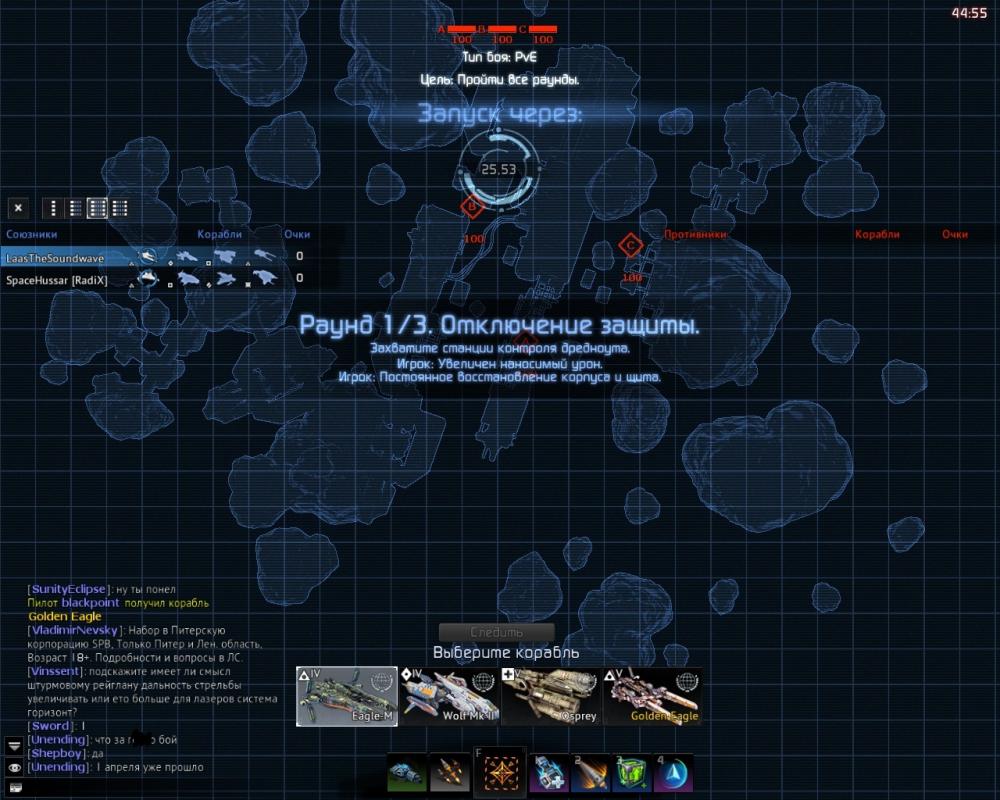
Task: Switch scoreboard to two-column layout
Action: coord(75,208)
